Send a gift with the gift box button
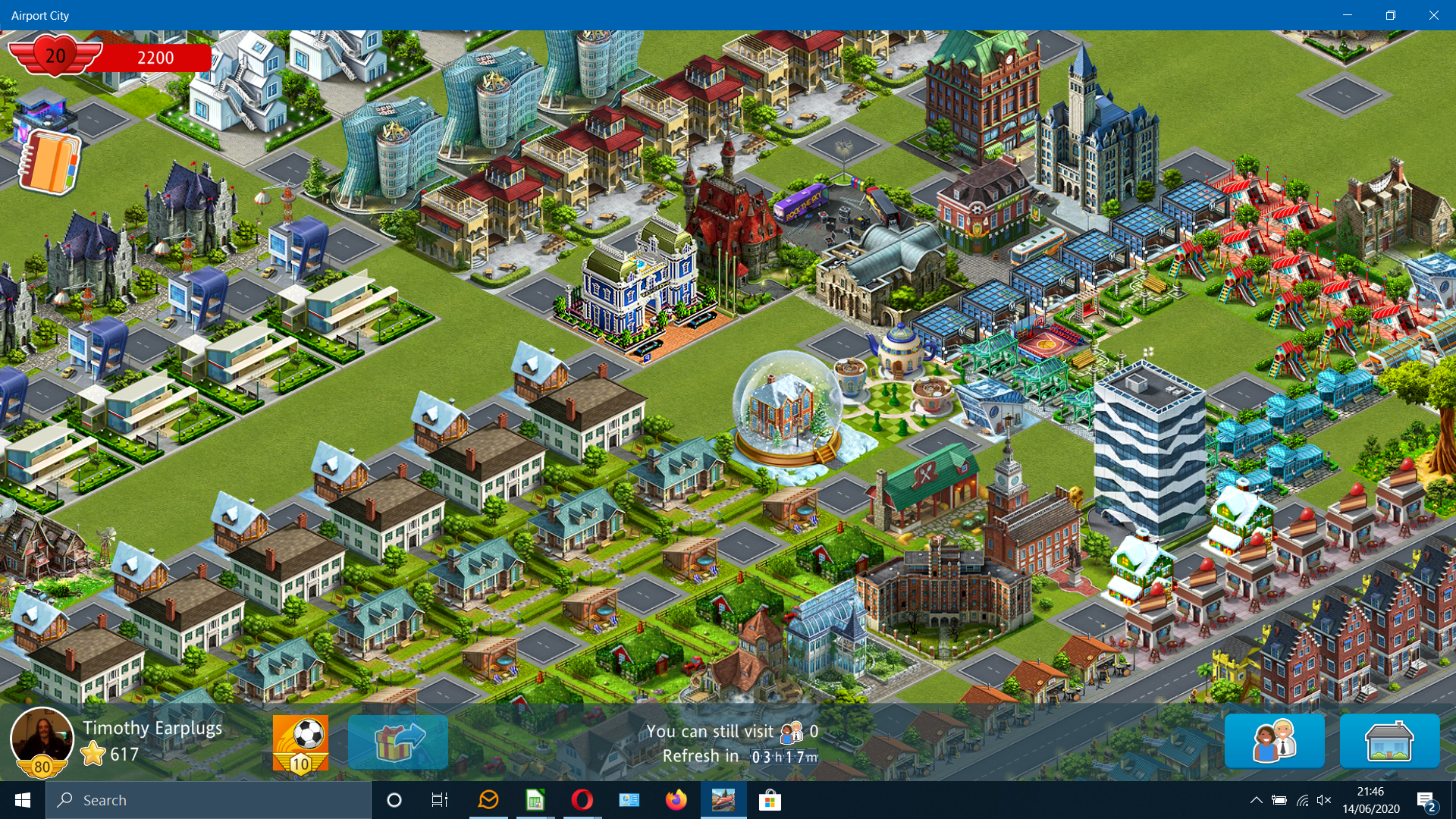 (398, 742)
